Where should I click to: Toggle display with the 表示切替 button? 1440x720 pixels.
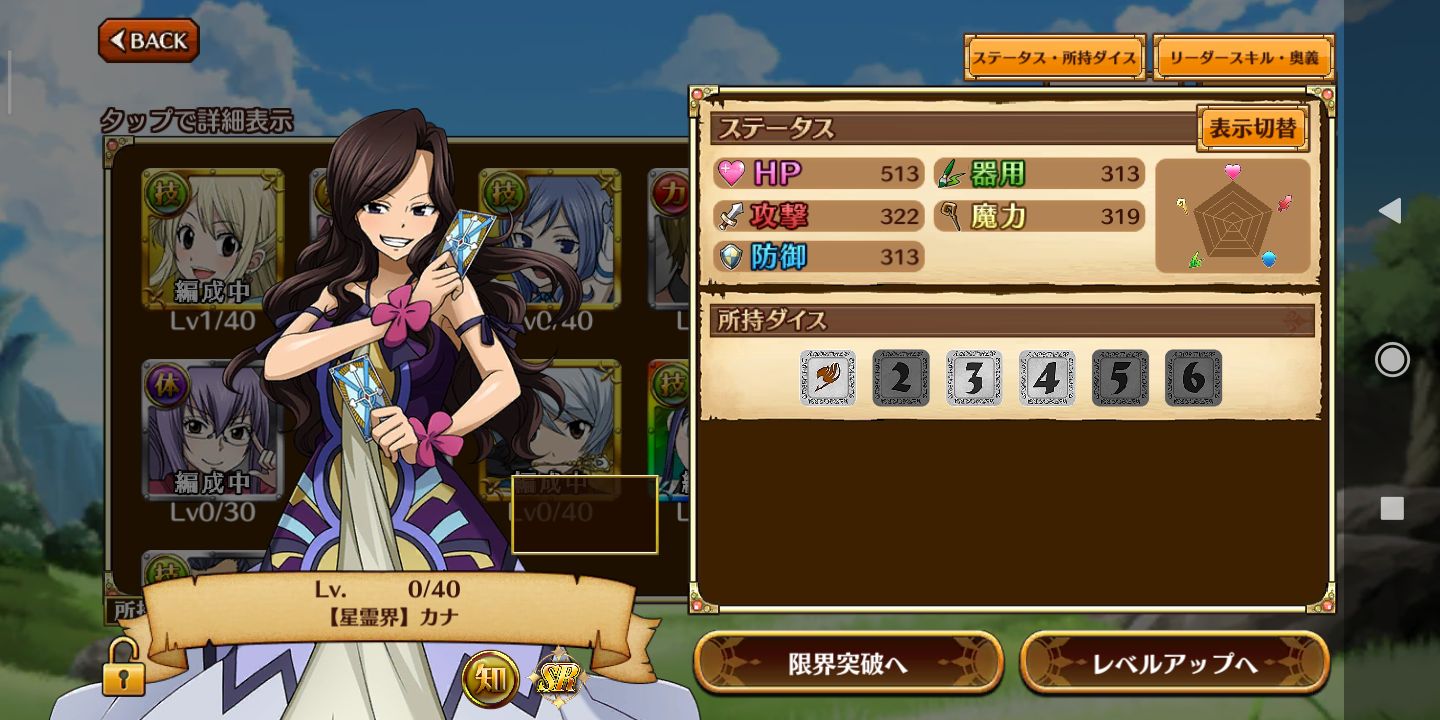click(1252, 129)
